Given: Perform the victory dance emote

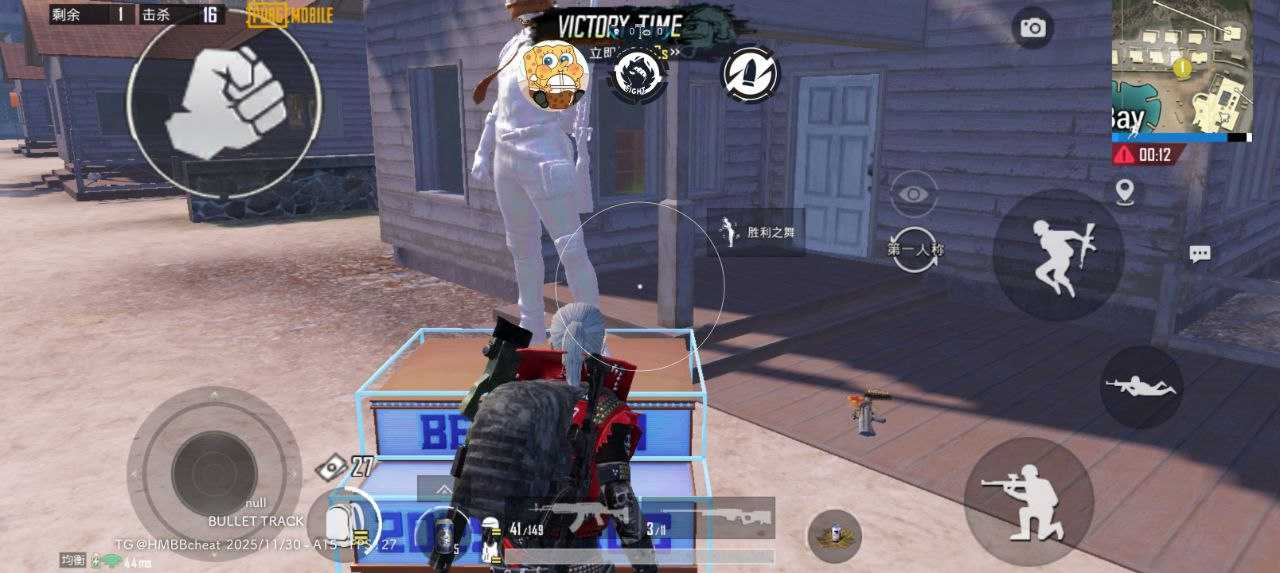Looking at the screenshot, I should (x=757, y=233).
